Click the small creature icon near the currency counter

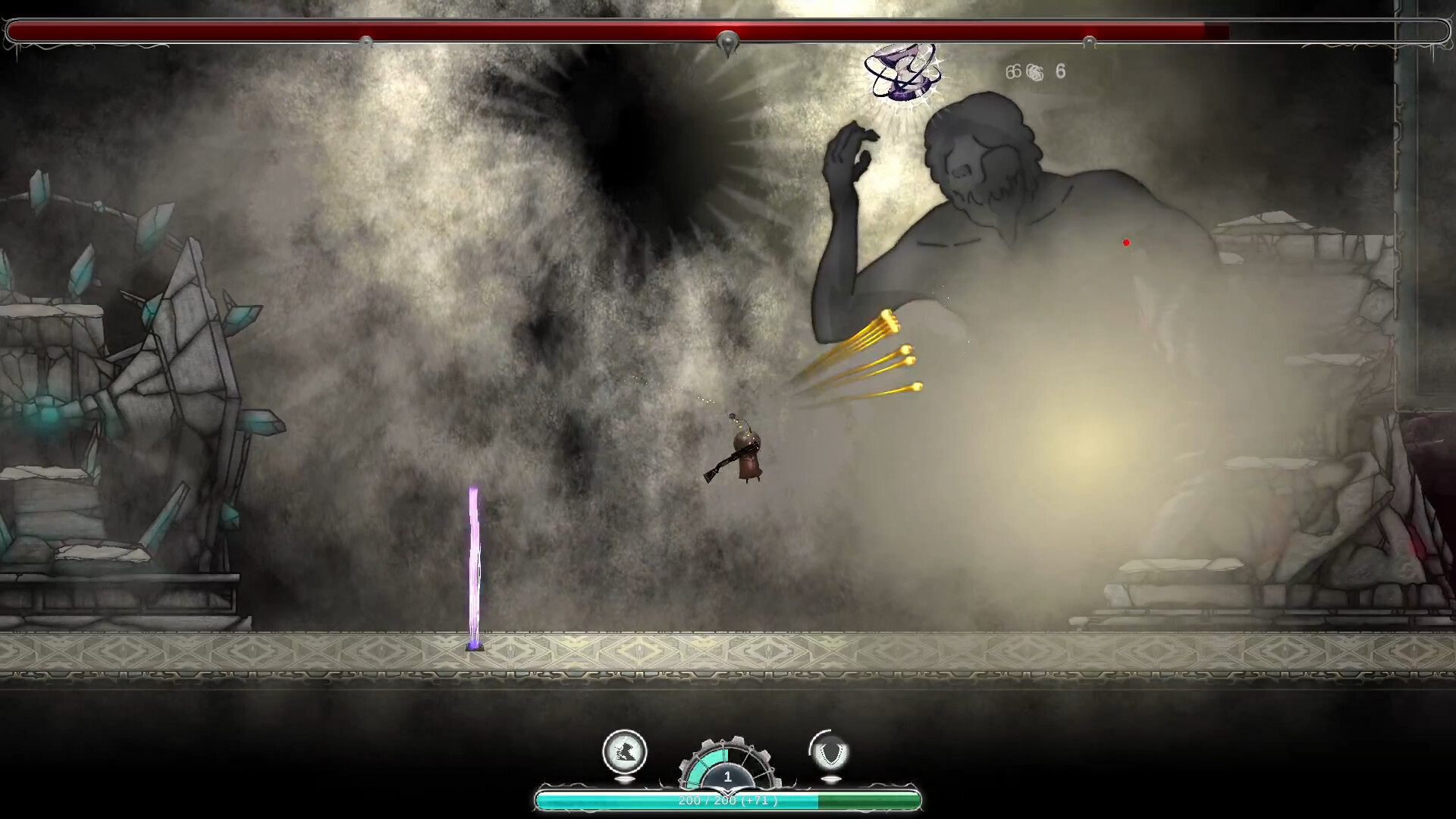[x=1034, y=72]
